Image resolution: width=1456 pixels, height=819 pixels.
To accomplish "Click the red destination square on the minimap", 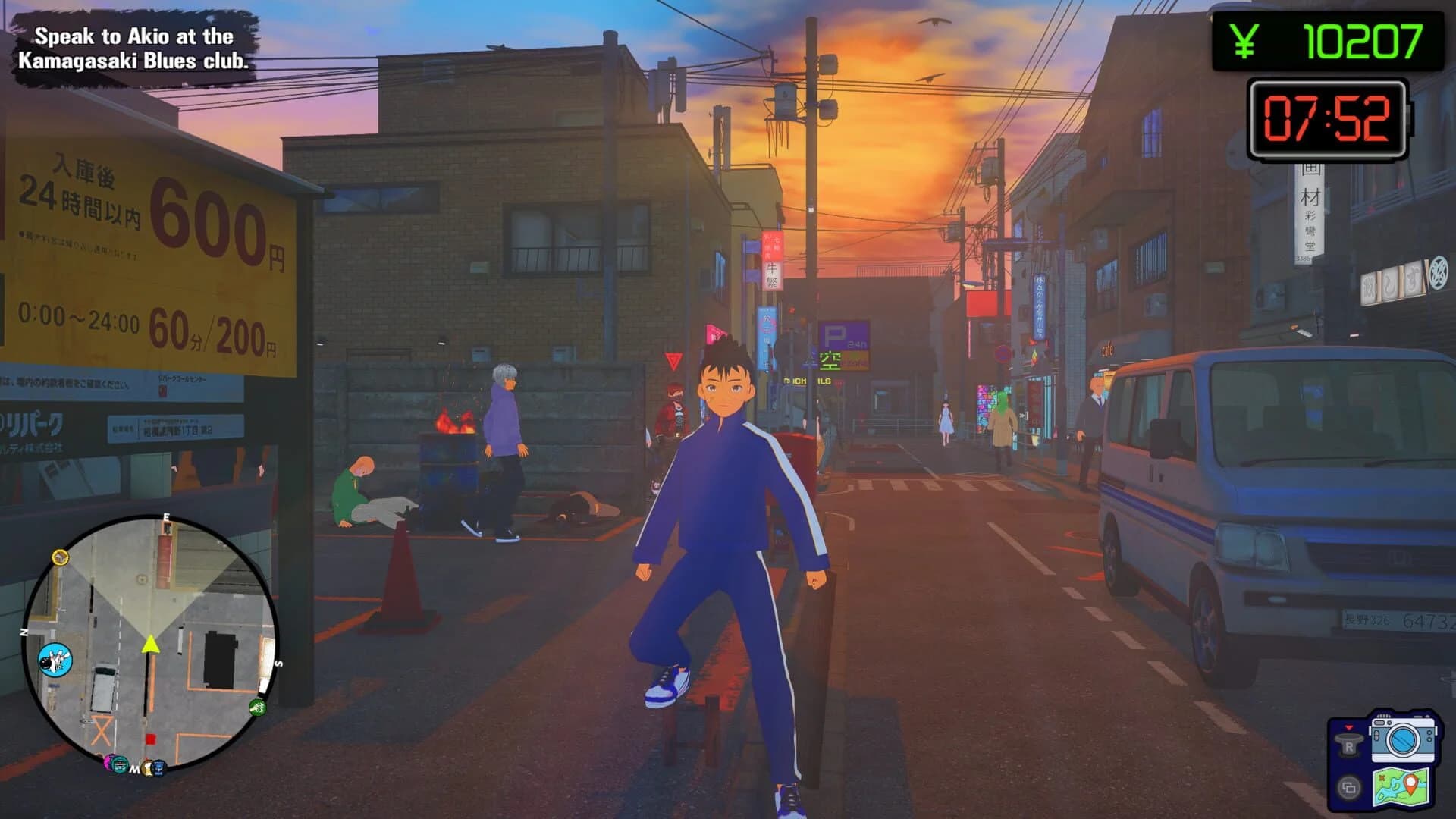I will (150, 738).
